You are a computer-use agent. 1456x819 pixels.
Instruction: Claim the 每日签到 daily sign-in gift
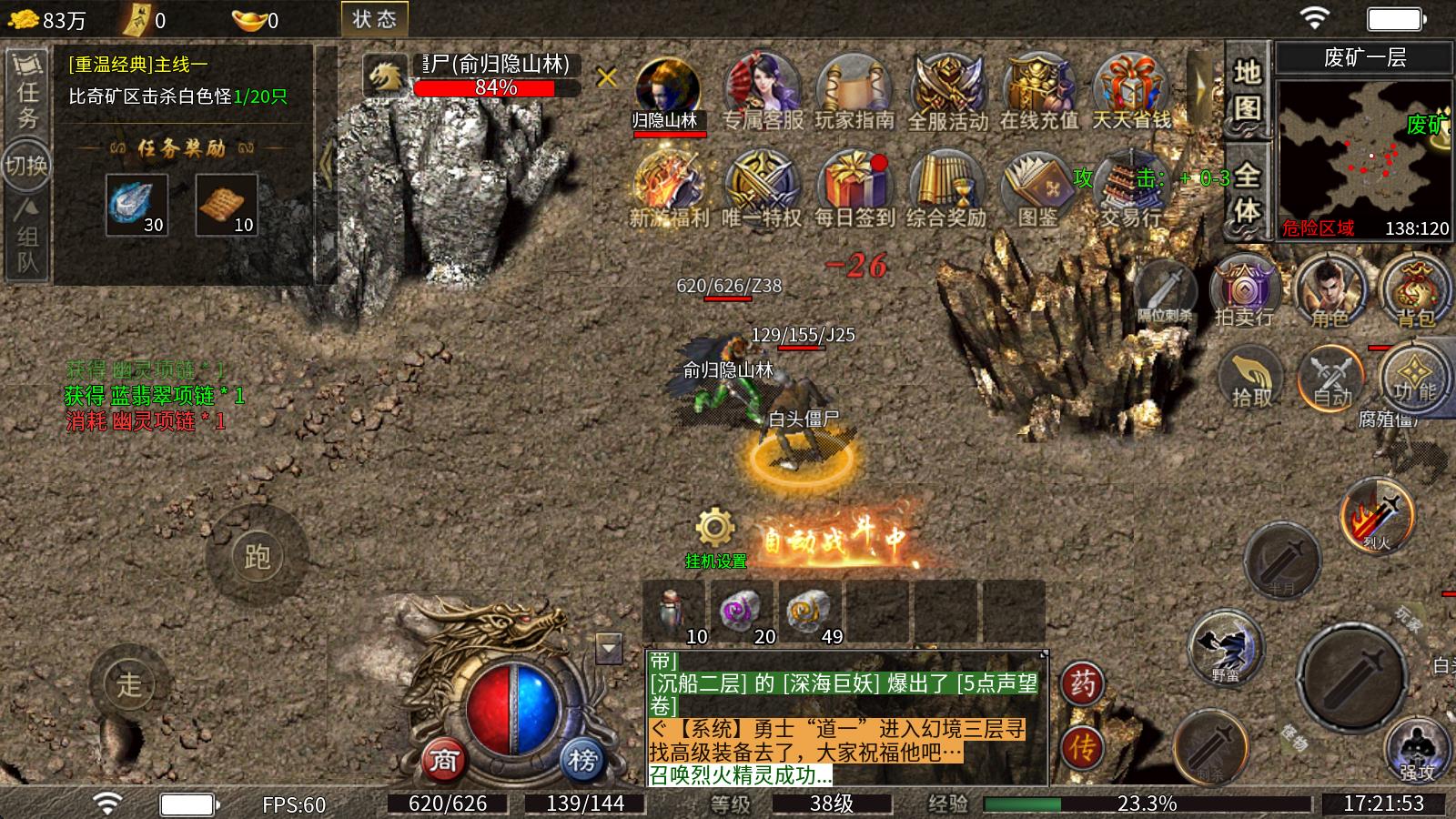854,187
